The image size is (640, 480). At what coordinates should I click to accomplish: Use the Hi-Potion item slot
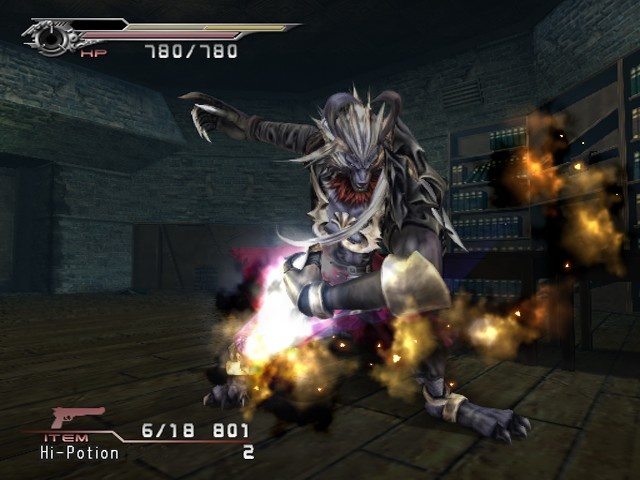79,453
